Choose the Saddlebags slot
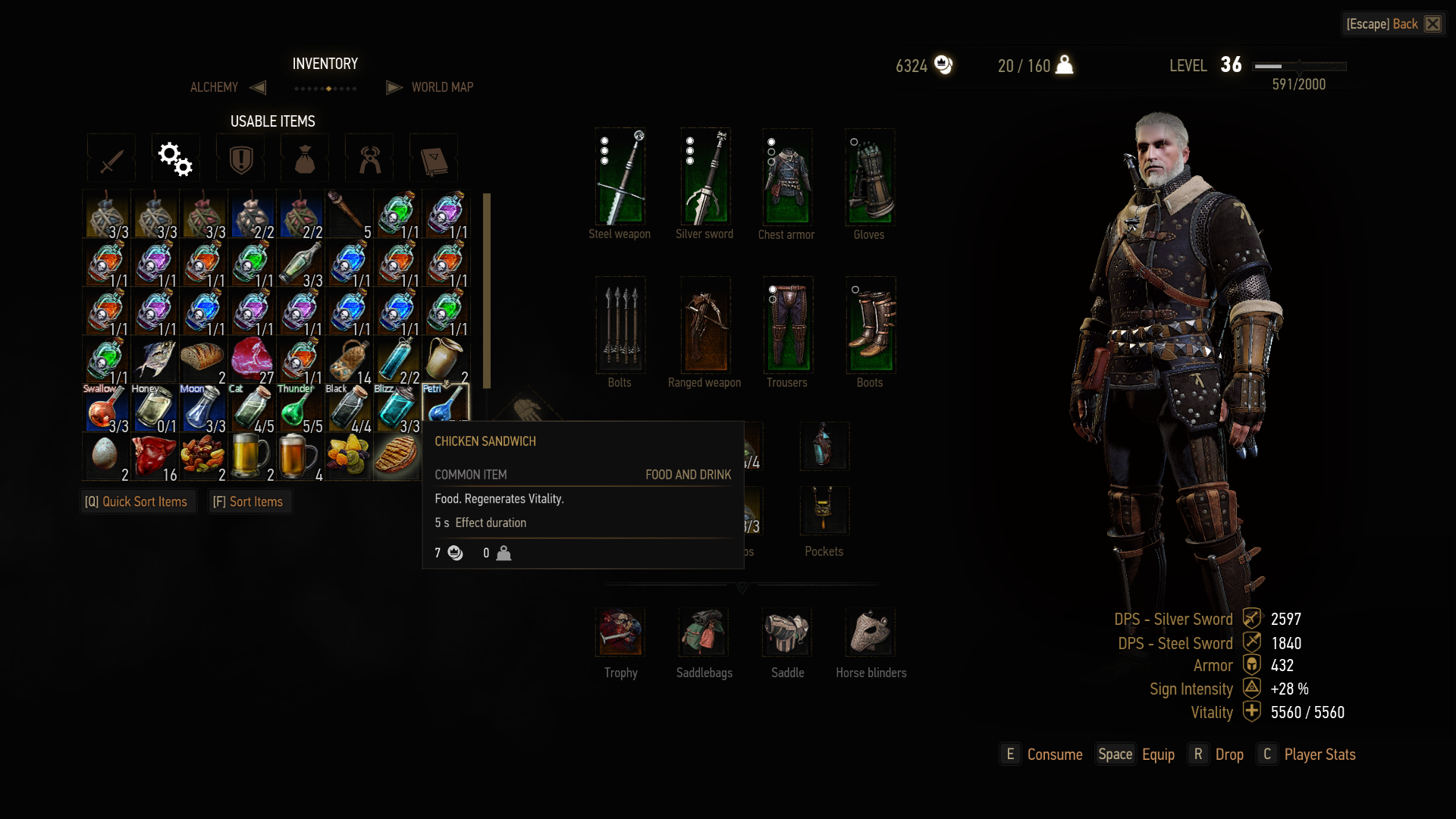The image size is (1456, 819). click(704, 632)
